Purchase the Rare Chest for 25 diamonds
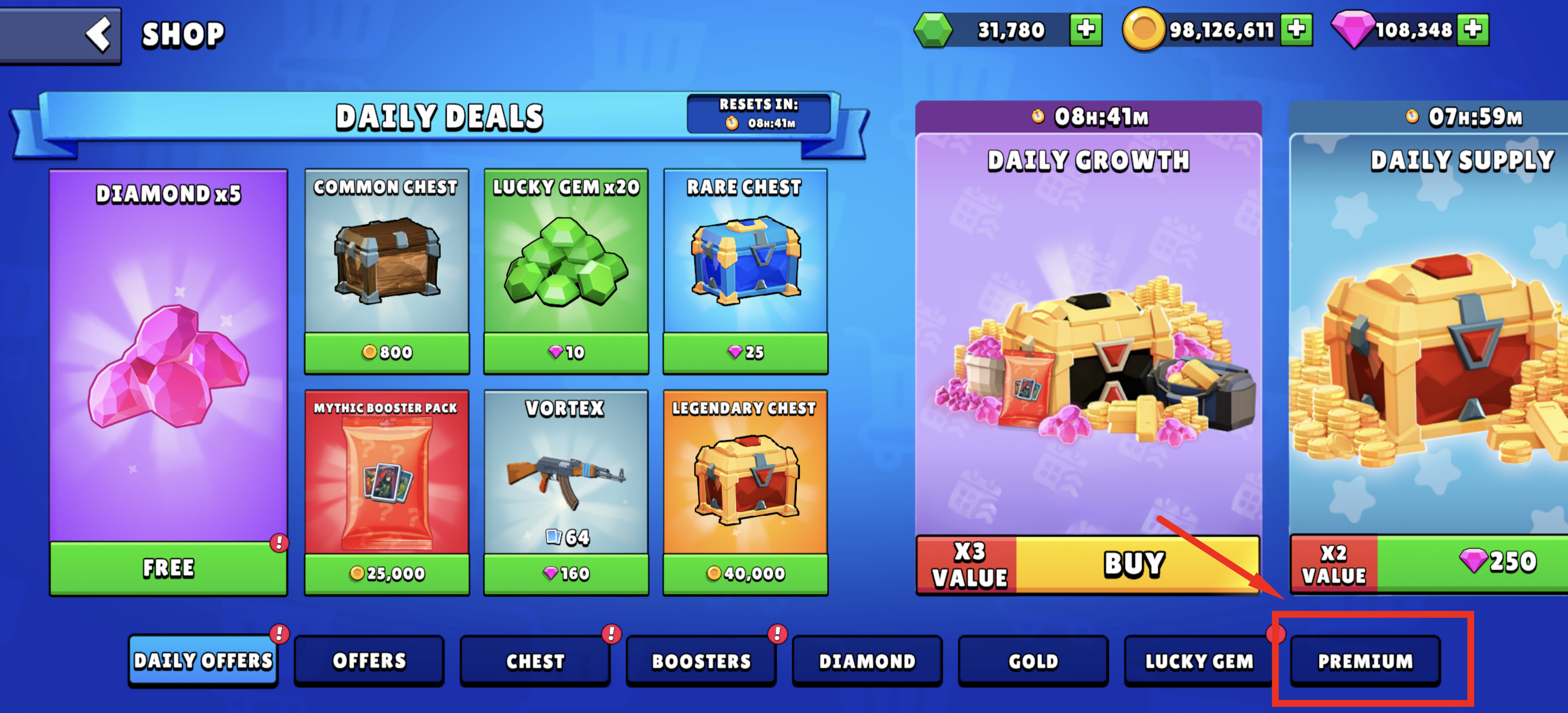Image resolution: width=1568 pixels, height=713 pixels. [745, 352]
